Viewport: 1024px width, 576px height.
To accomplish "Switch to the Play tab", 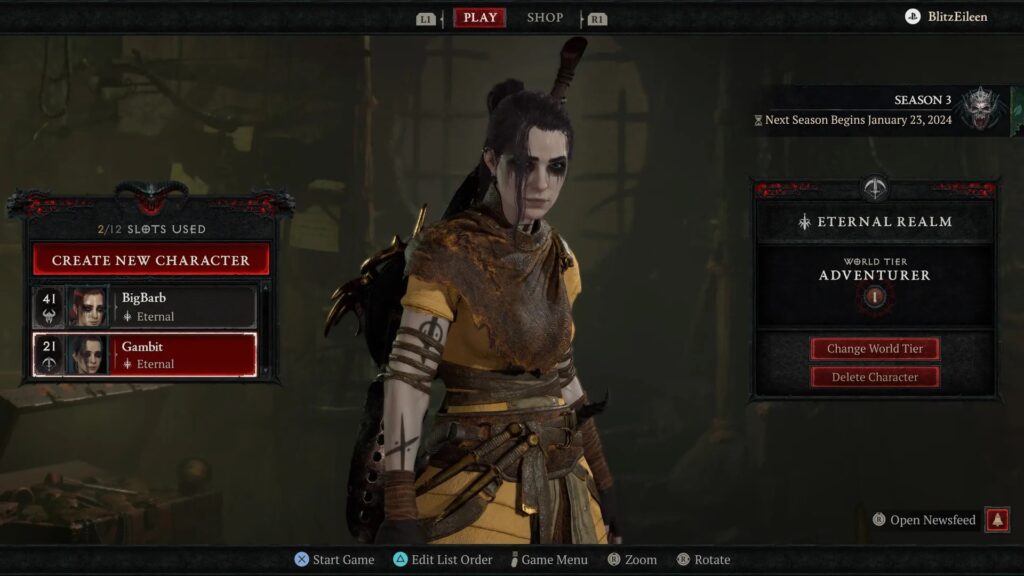I will [x=480, y=18].
